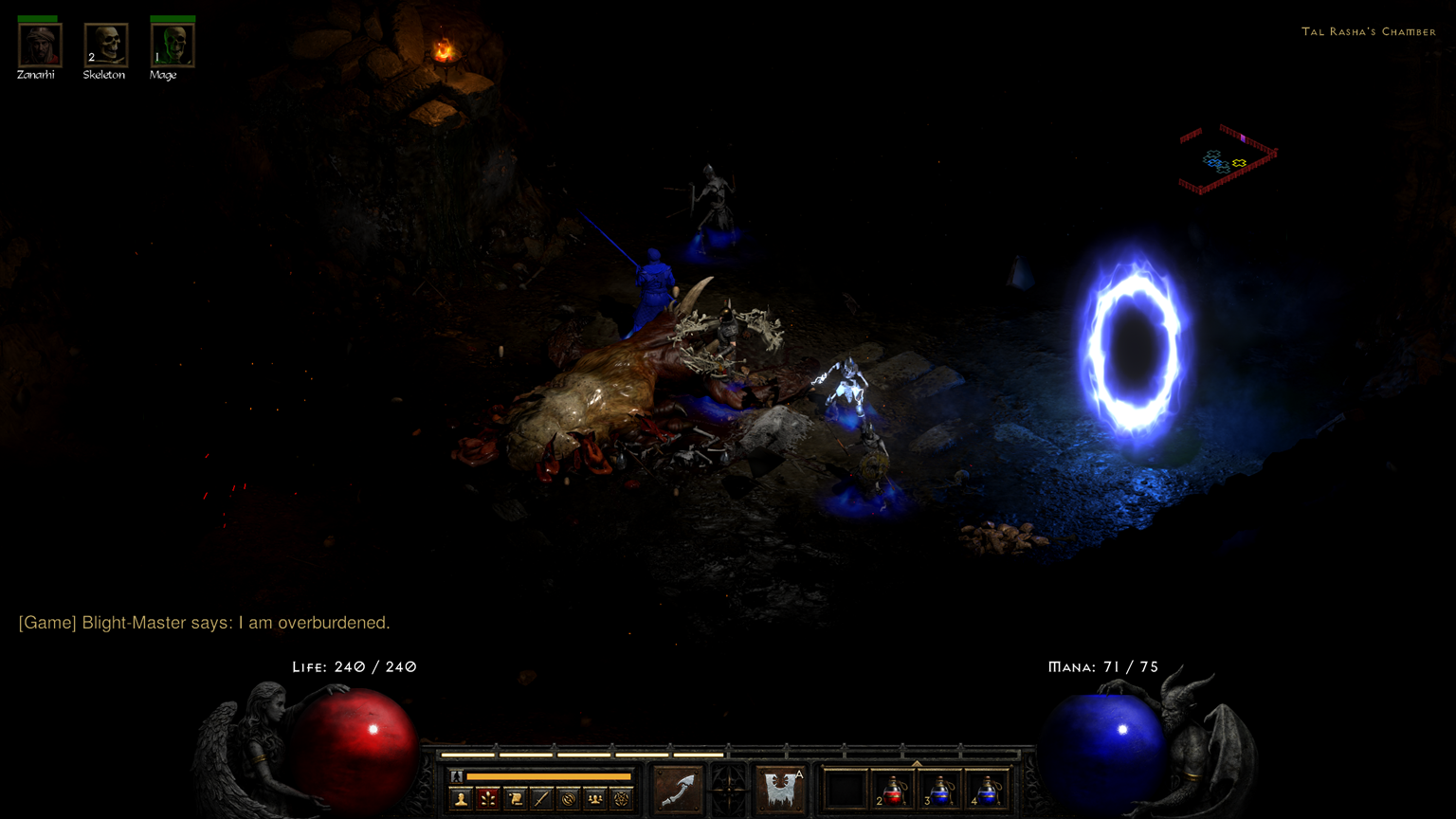Open the game menu pentagram icon

tap(621, 799)
